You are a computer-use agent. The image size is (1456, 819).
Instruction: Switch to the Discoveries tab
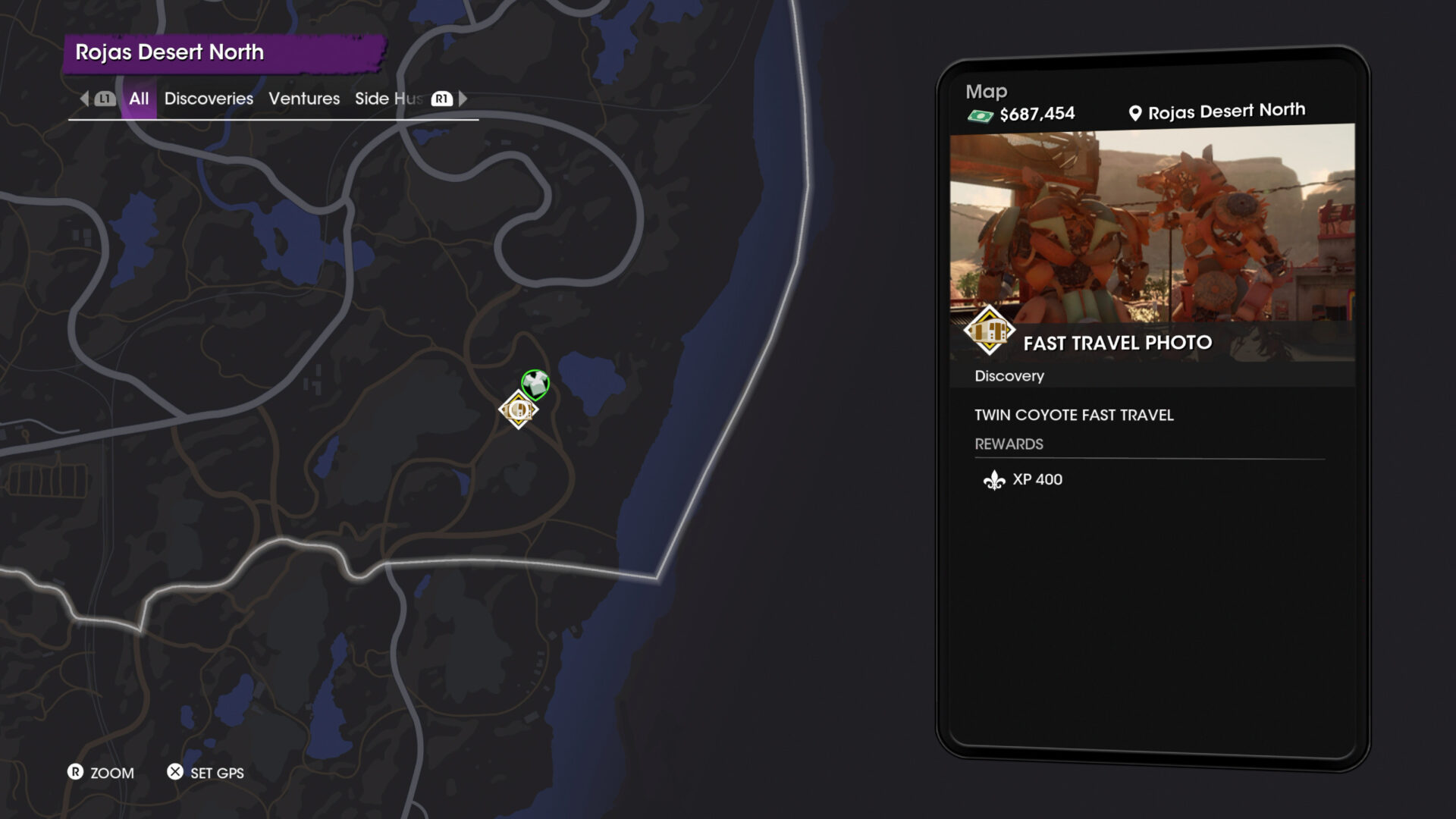tap(208, 99)
